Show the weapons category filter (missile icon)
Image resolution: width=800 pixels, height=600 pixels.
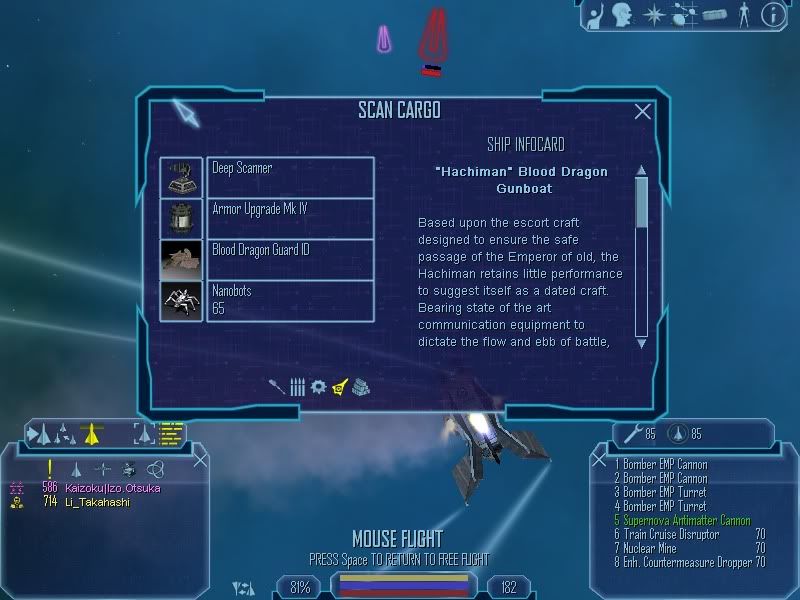click(277, 386)
